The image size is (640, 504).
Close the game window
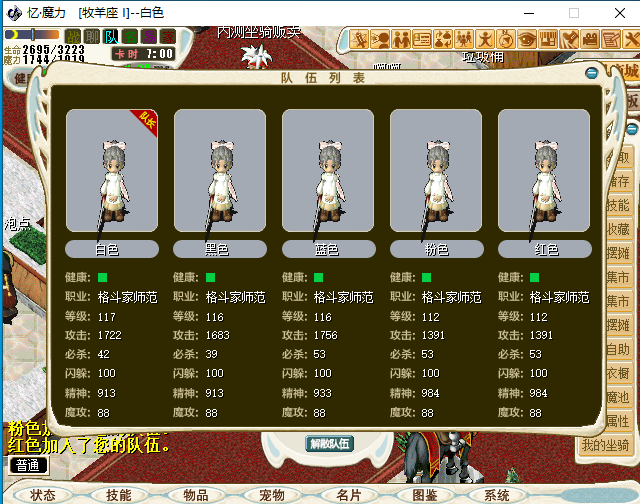pos(616,13)
